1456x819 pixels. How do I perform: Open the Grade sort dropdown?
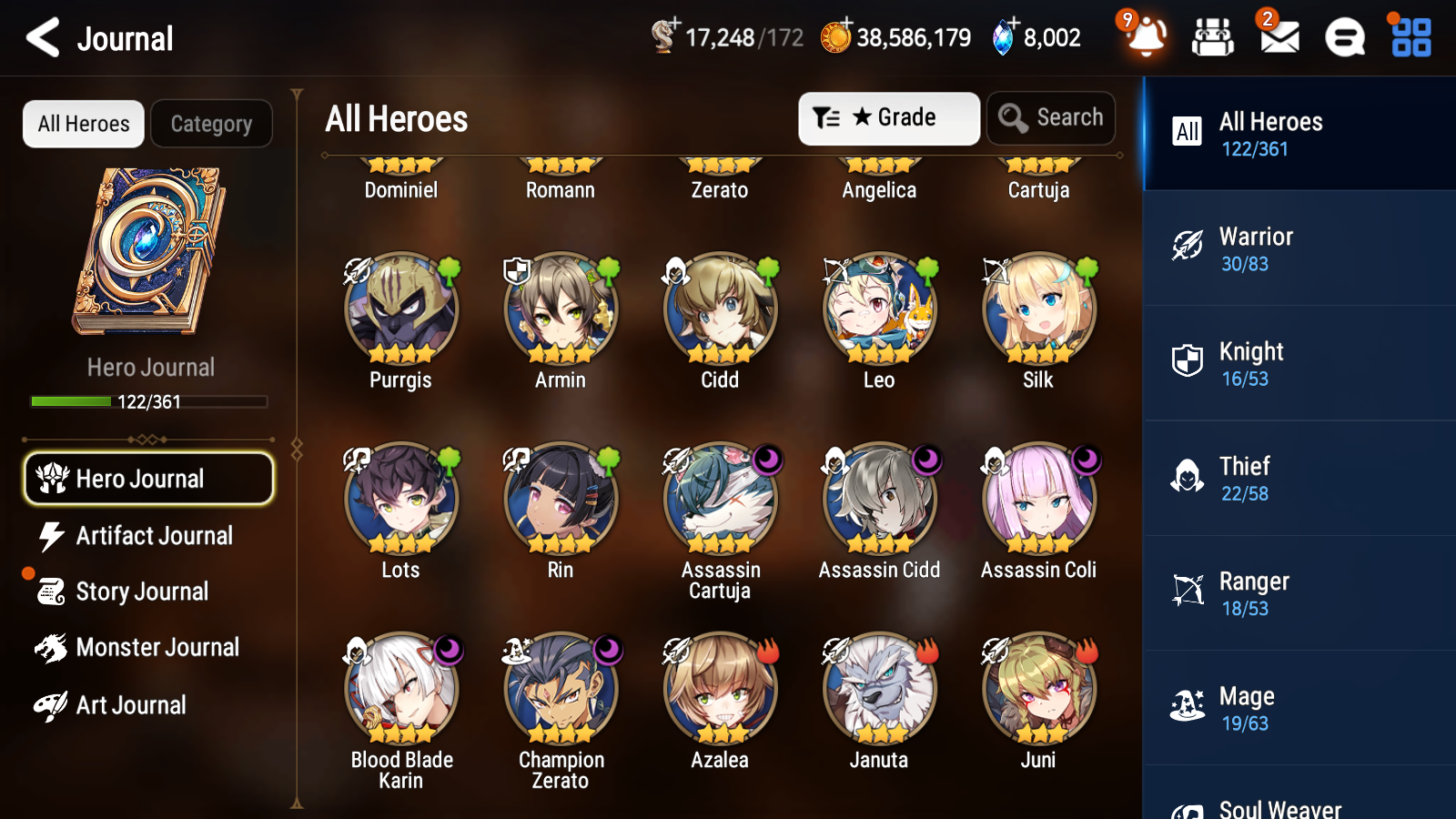click(888, 117)
